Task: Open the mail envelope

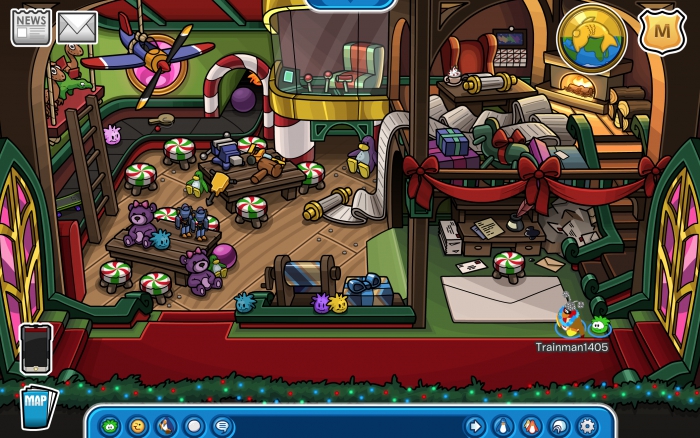Action: pyautogui.click(x=76, y=27)
